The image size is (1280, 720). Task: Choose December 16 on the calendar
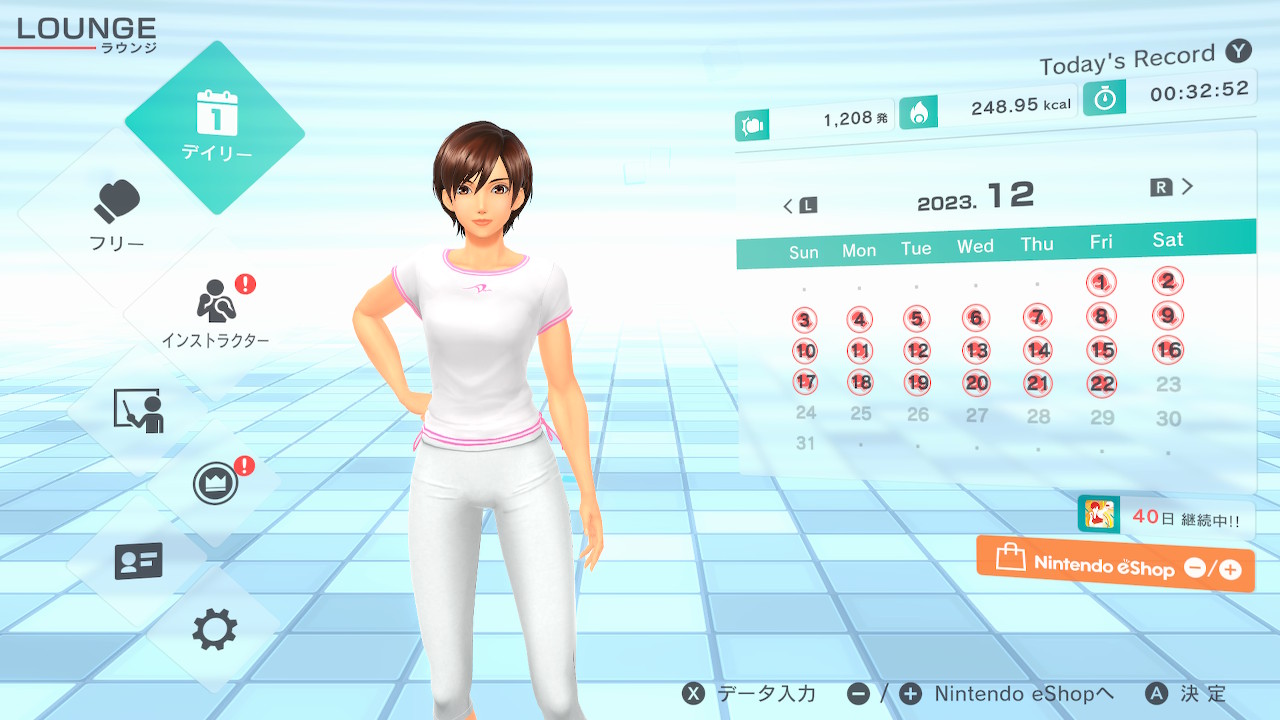coord(1168,350)
